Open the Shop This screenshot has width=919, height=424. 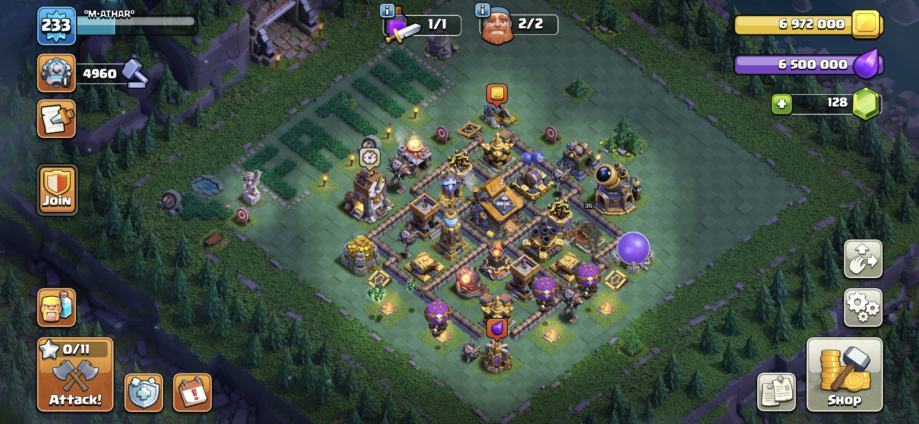click(844, 375)
